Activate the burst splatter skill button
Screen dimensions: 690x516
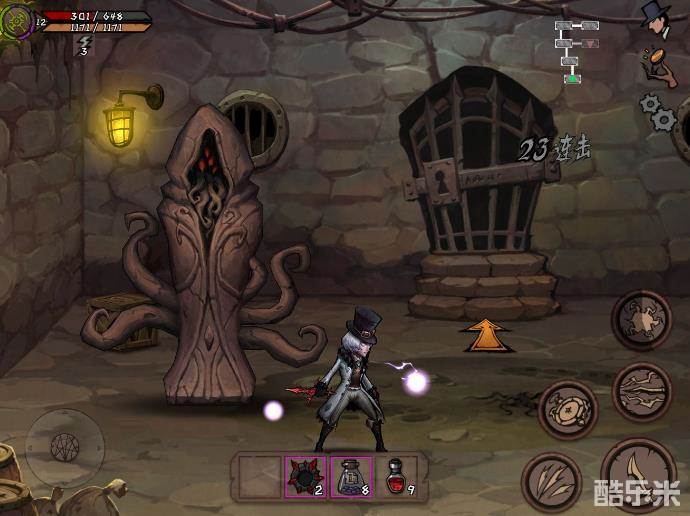pyautogui.click(x=640, y=320)
